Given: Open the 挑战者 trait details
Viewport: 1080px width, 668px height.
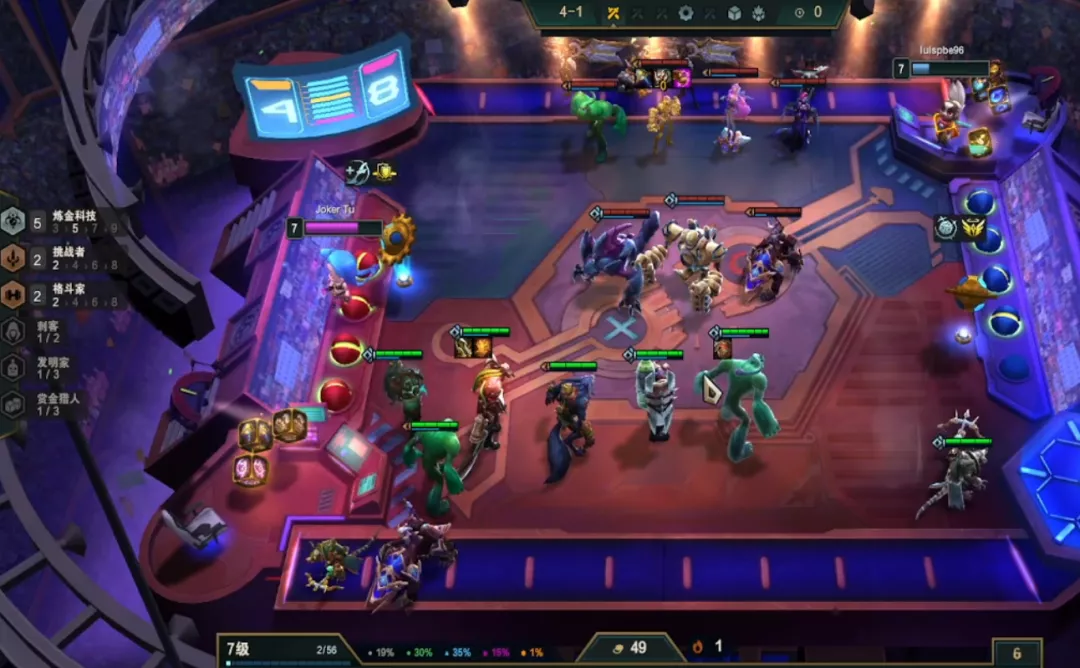Looking at the screenshot, I should [x=62, y=258].
